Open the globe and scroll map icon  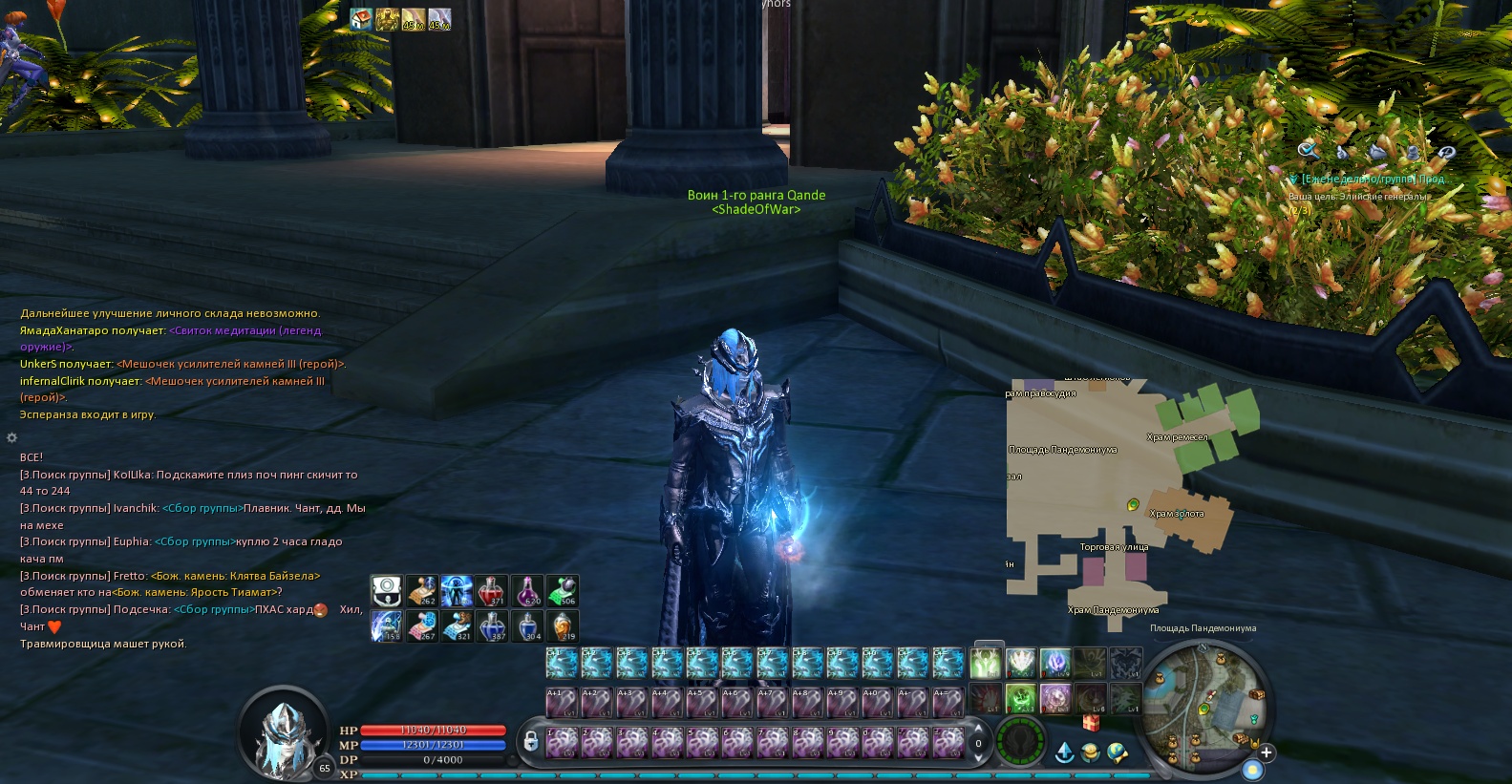[x=1118, y=752]
